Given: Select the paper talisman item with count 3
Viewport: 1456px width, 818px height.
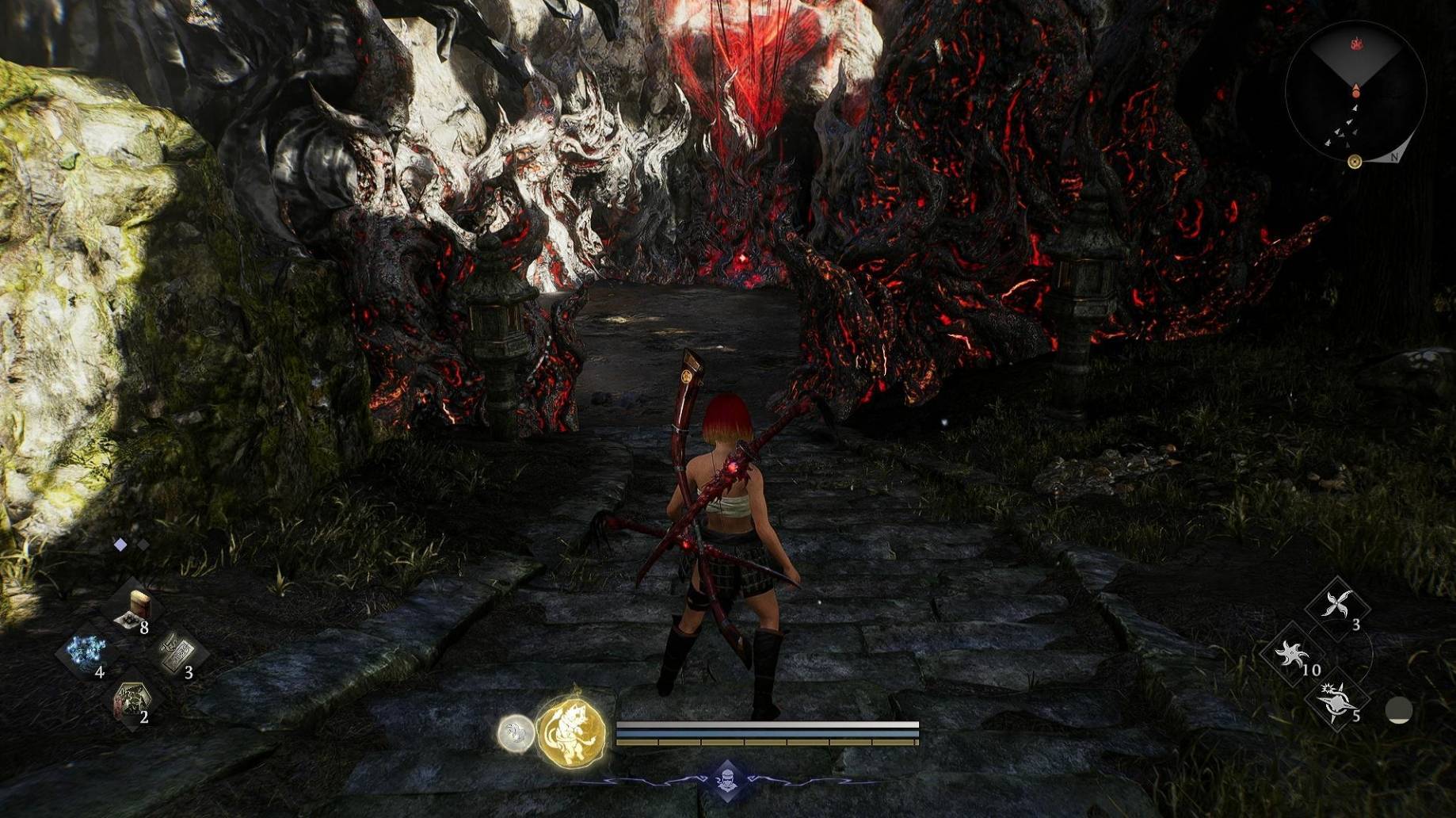Looking at the screenshot, I should point(177,654).
